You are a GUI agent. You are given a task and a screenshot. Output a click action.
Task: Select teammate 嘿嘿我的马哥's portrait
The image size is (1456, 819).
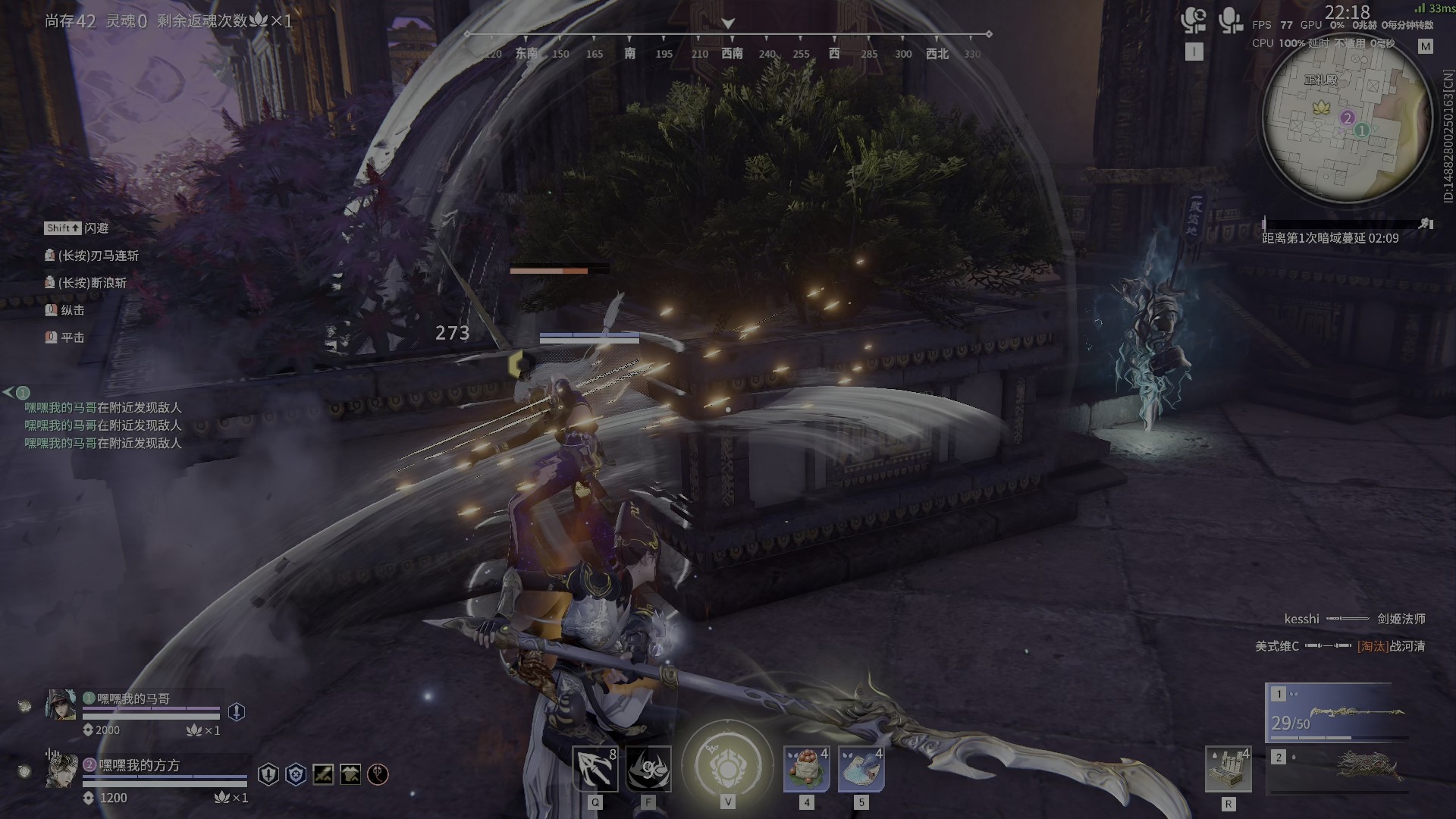61,704
